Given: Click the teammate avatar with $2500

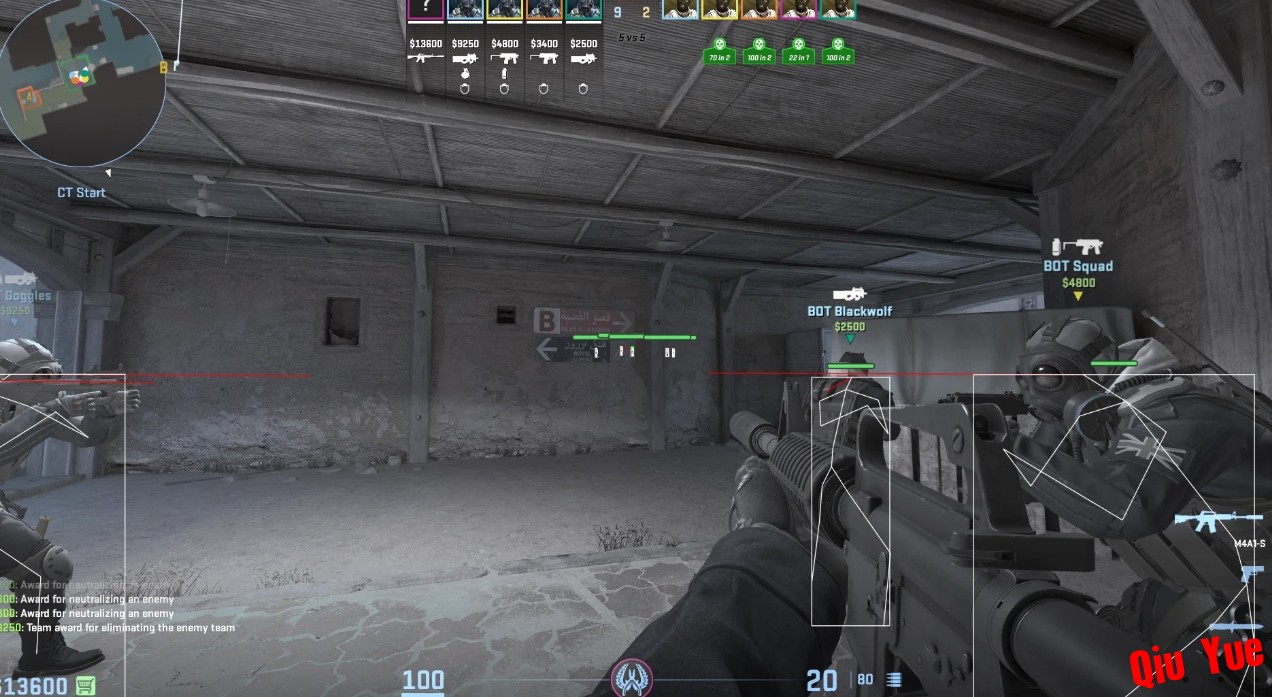Looking at the screenshot, I should (x=583, y=10).
